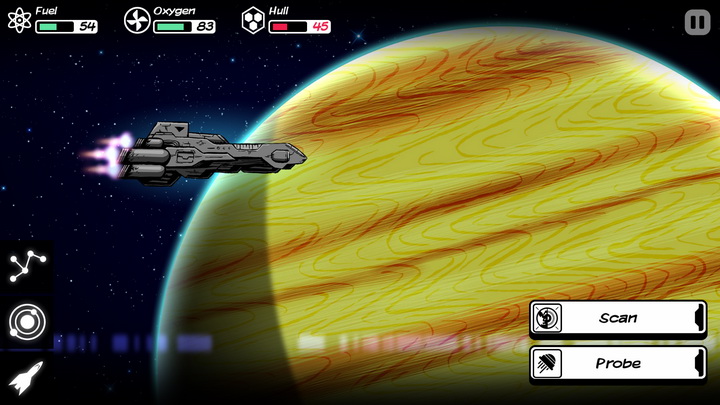Open the star map nodes icon
Viewport: 720px width, 405px height.
click(x=26, y=266)
